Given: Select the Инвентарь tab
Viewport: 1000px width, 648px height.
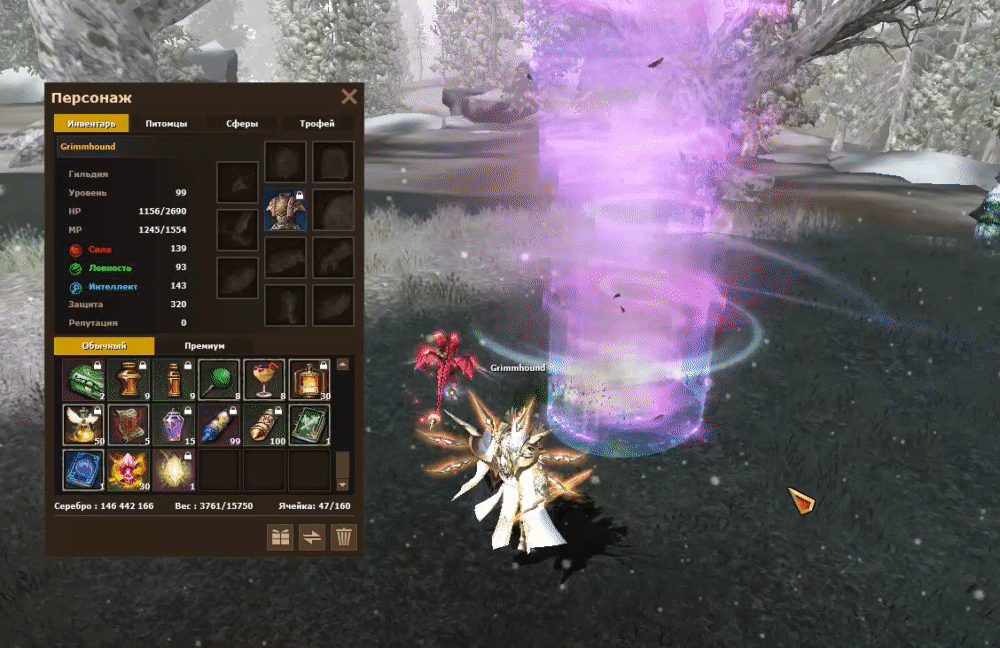Looking at the screenshot, I should pyautogui.click(x=91, y=124).
